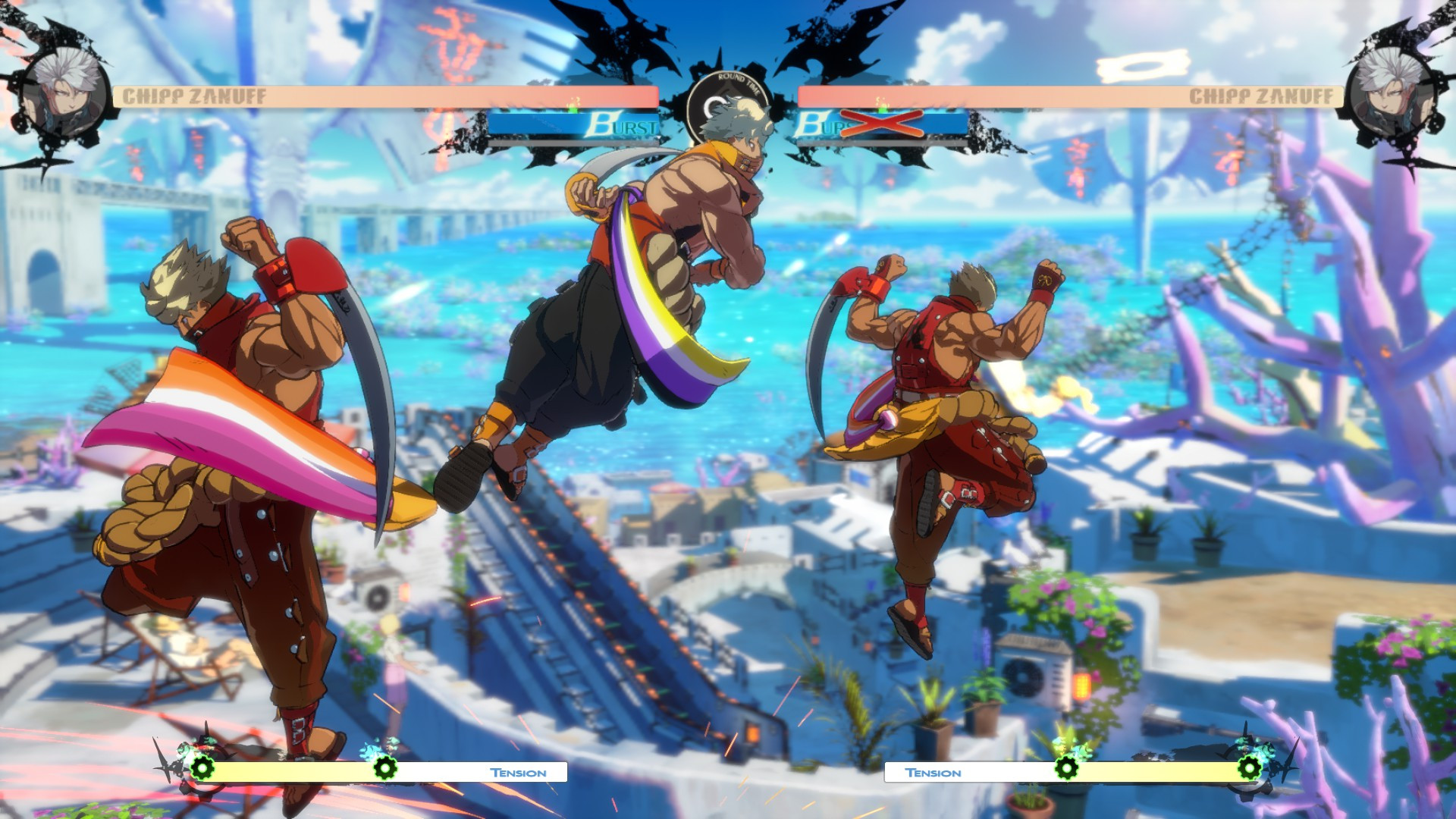Click the left Chipp Zanuff character portrait

[x=64, y=91]
